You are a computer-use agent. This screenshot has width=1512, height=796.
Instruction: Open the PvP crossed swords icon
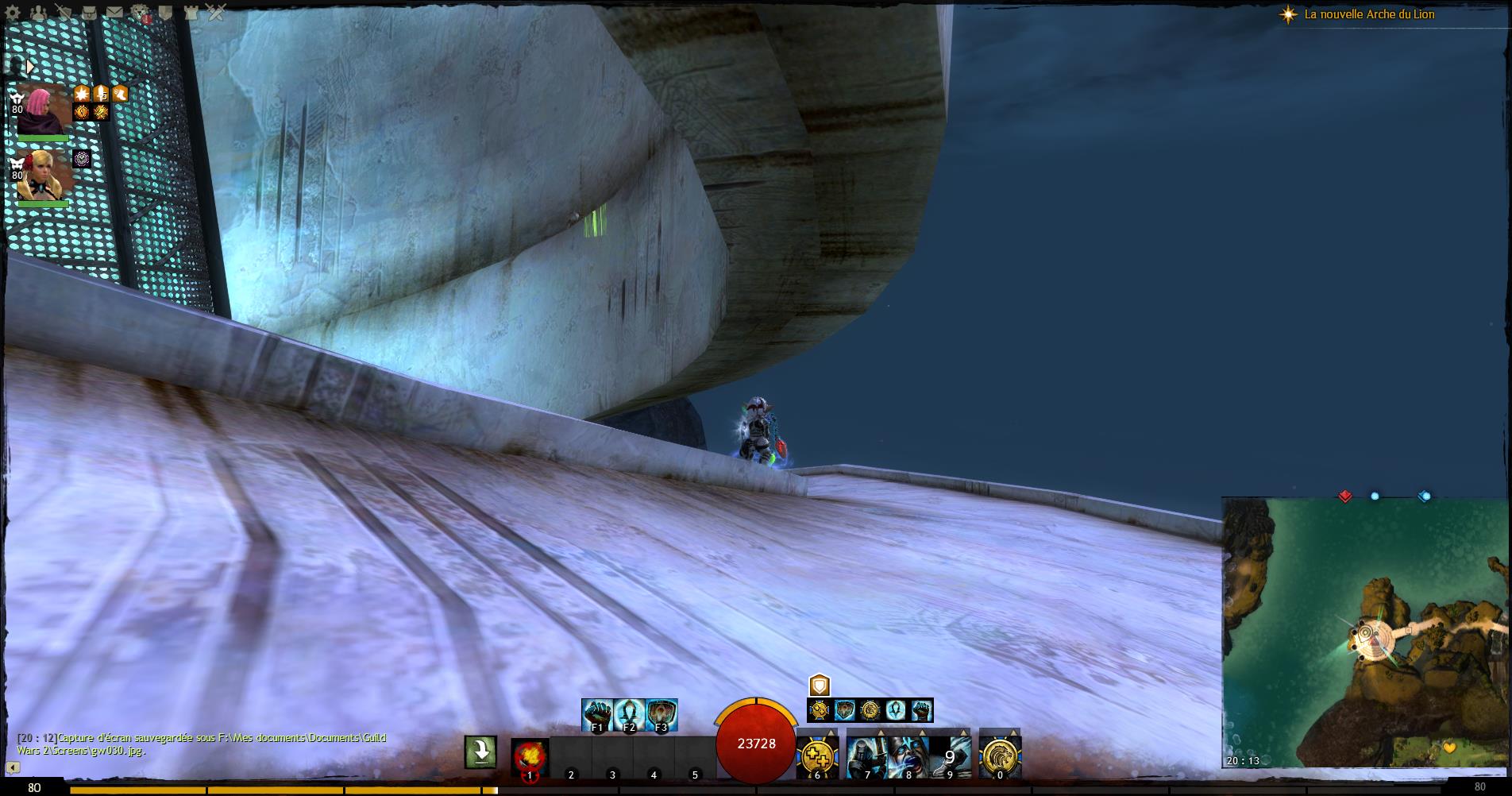pos(216,13)
